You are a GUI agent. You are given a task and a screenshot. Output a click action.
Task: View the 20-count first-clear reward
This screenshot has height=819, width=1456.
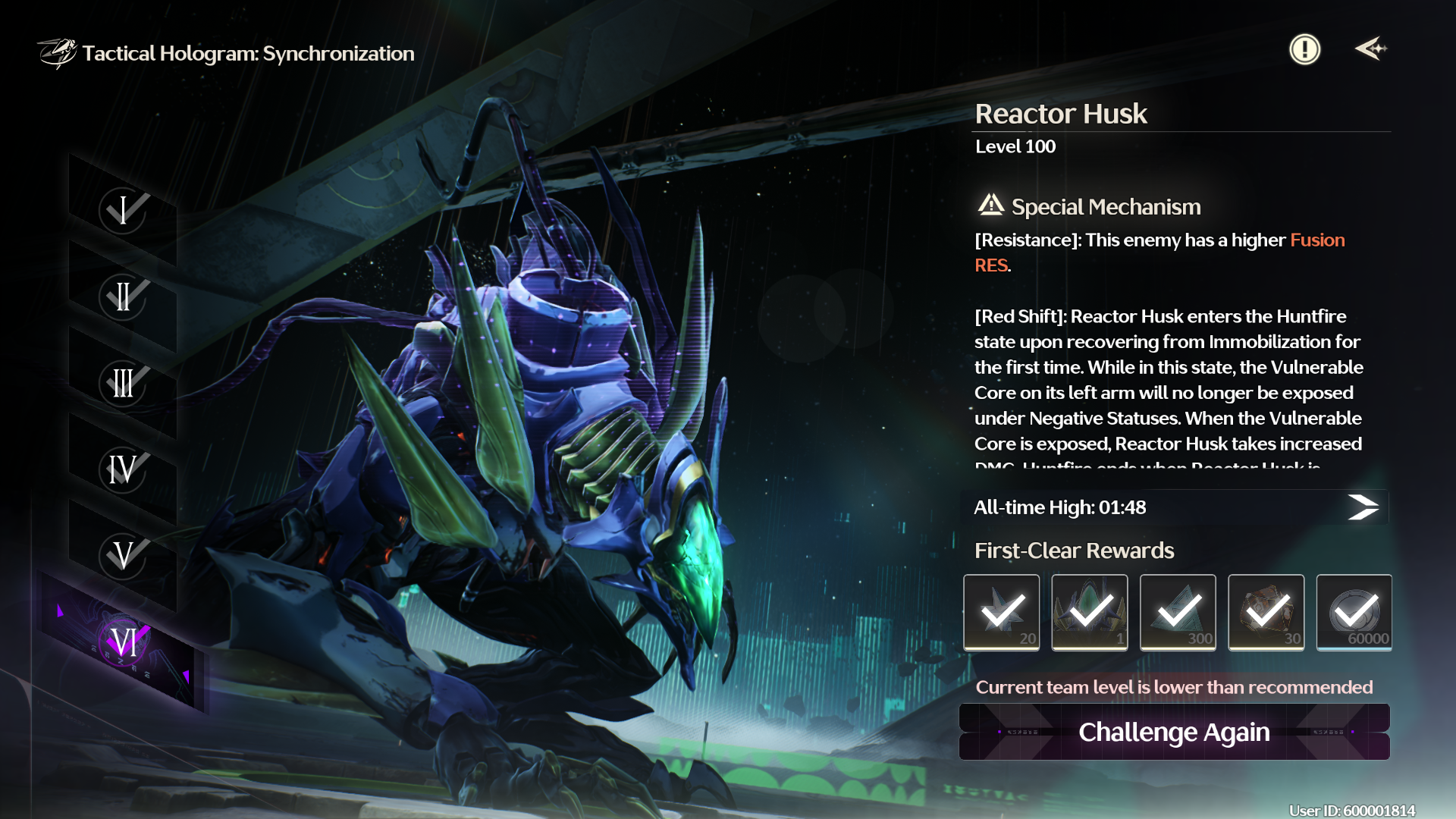1002,612
